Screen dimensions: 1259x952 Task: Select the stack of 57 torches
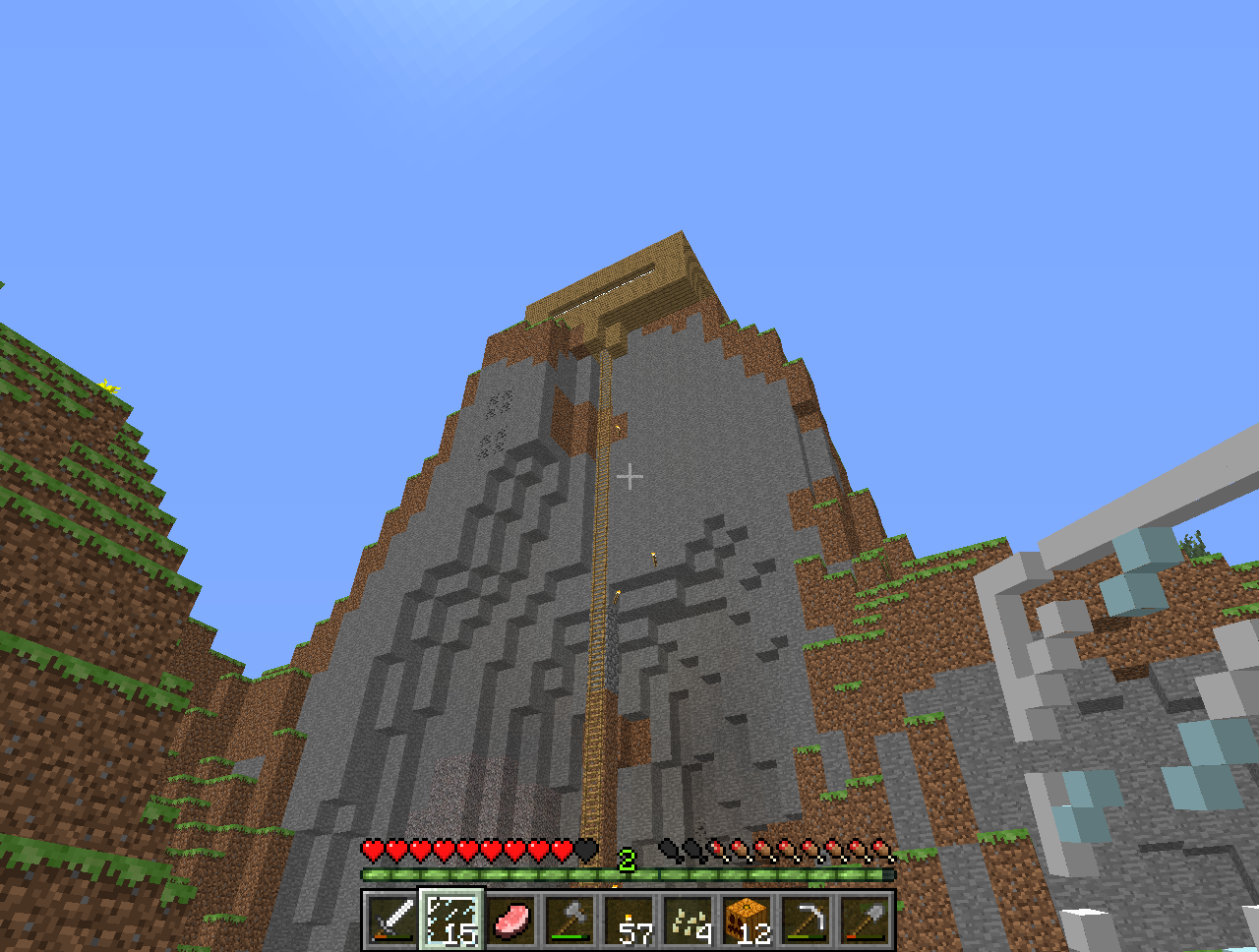tap(629, 921)
